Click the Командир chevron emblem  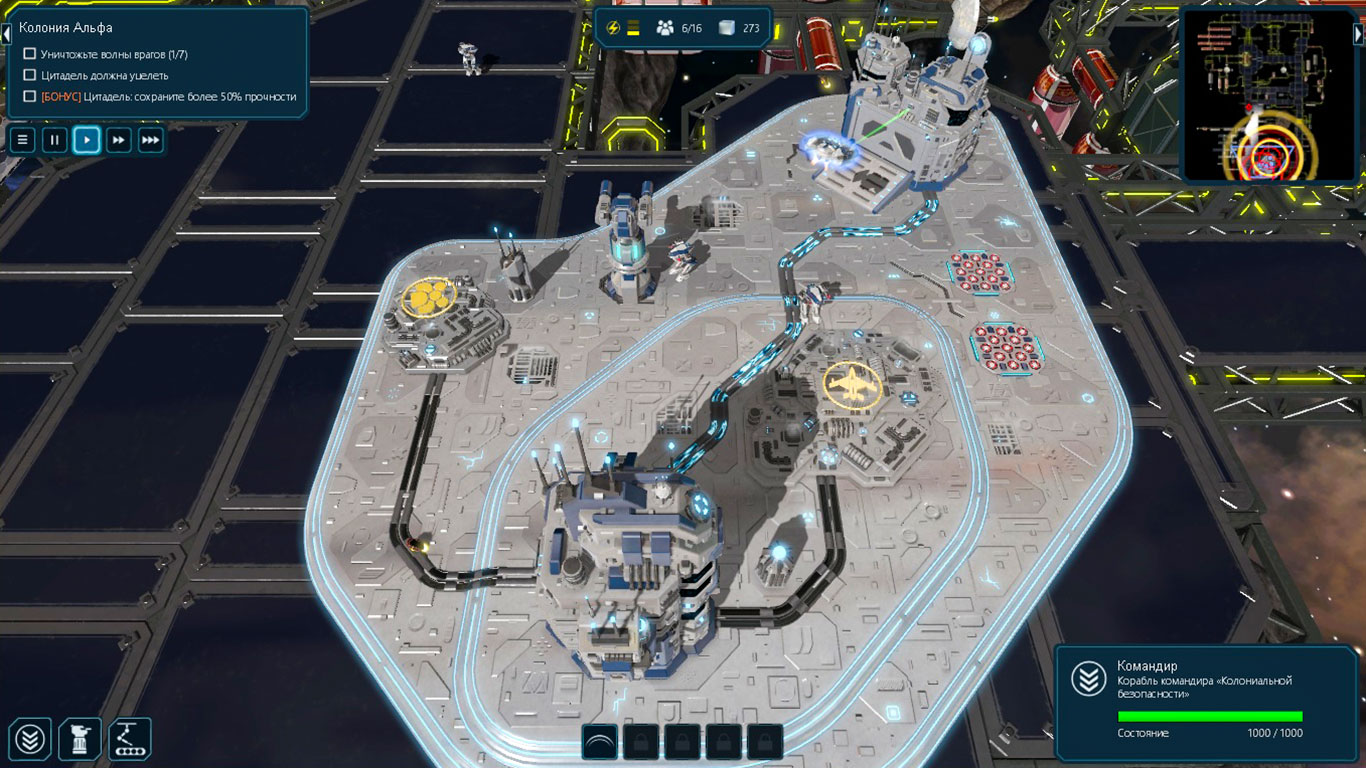pos(1088,679)
